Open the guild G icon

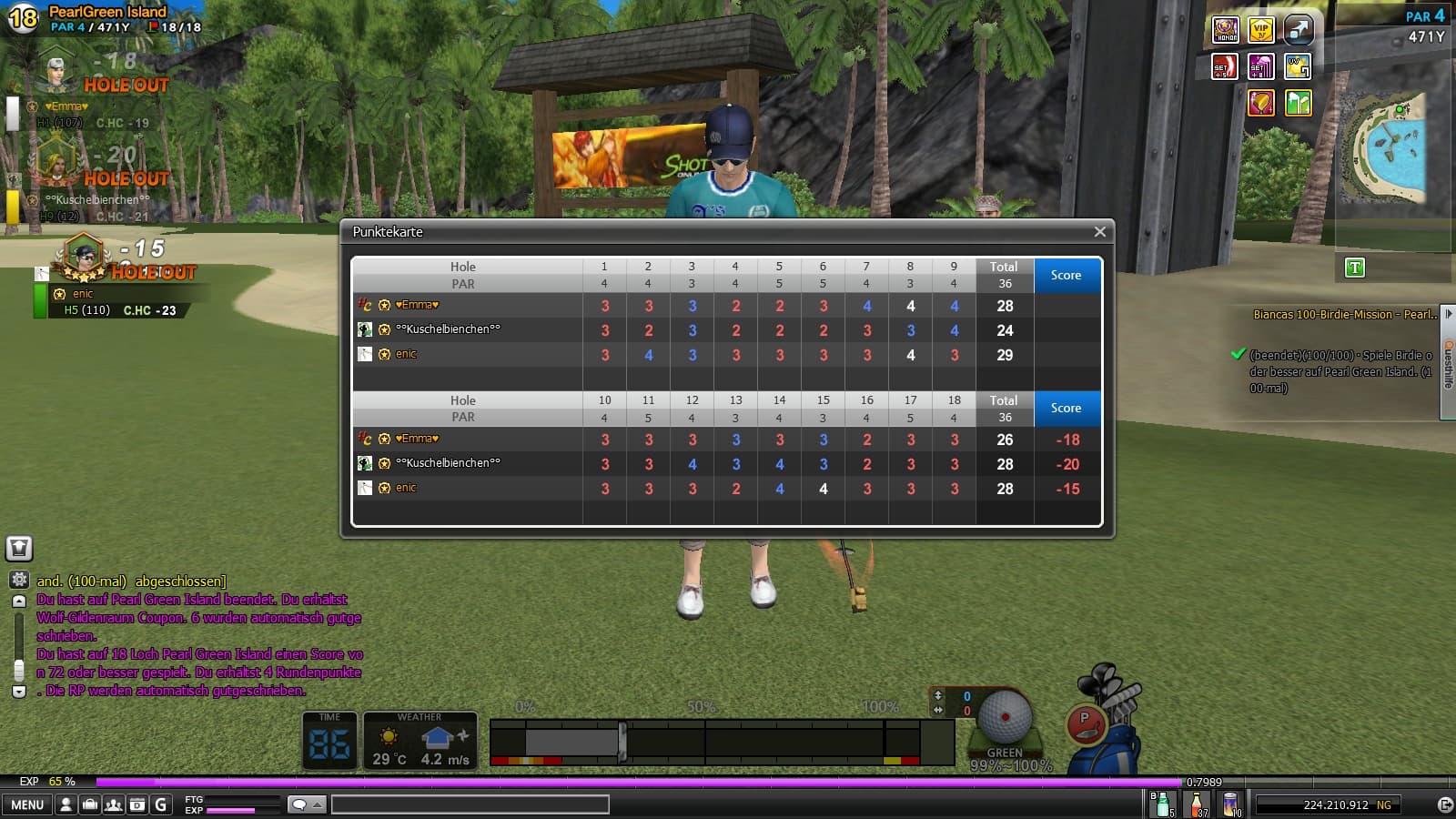click(x=161, y=804)
